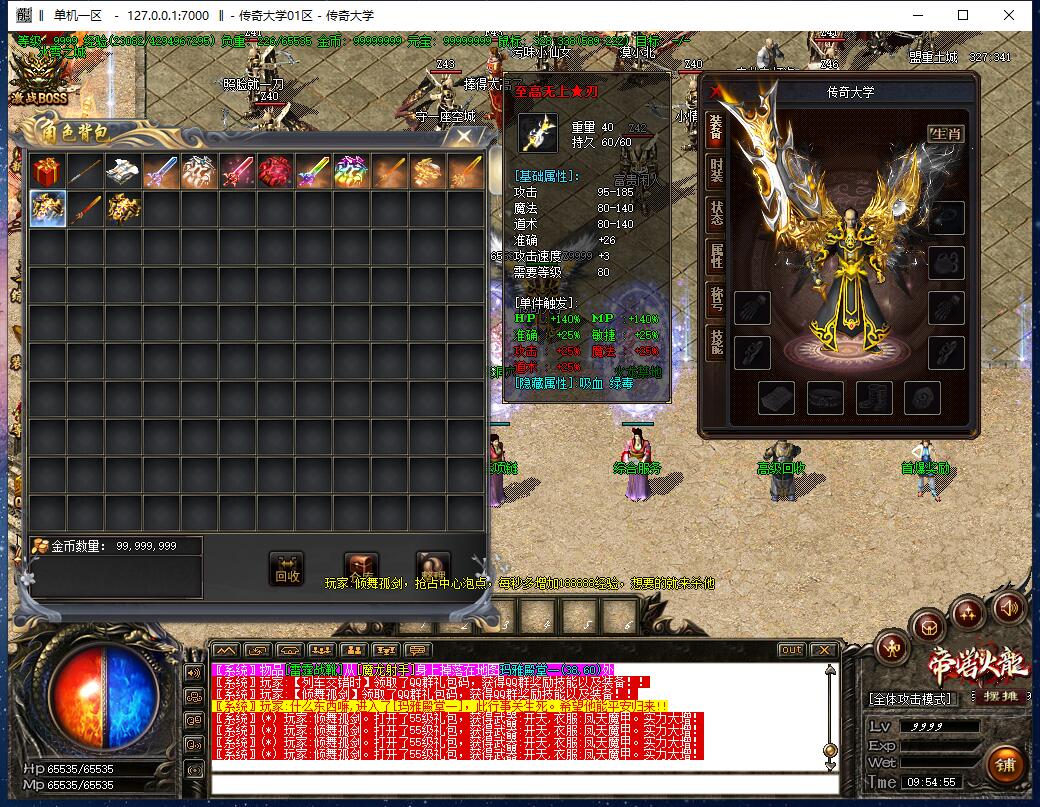Select the rainbow armor item in backpack
Screen dimensions: 1040x807
tap(351, 172)
